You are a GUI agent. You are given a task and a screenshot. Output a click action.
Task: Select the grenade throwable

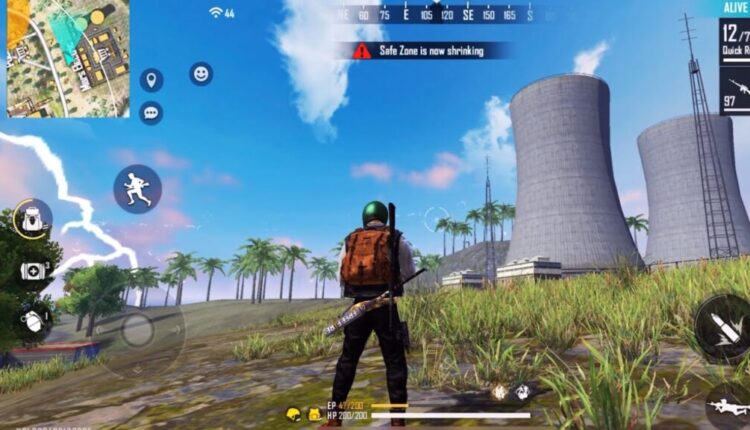tap(33, 321)
